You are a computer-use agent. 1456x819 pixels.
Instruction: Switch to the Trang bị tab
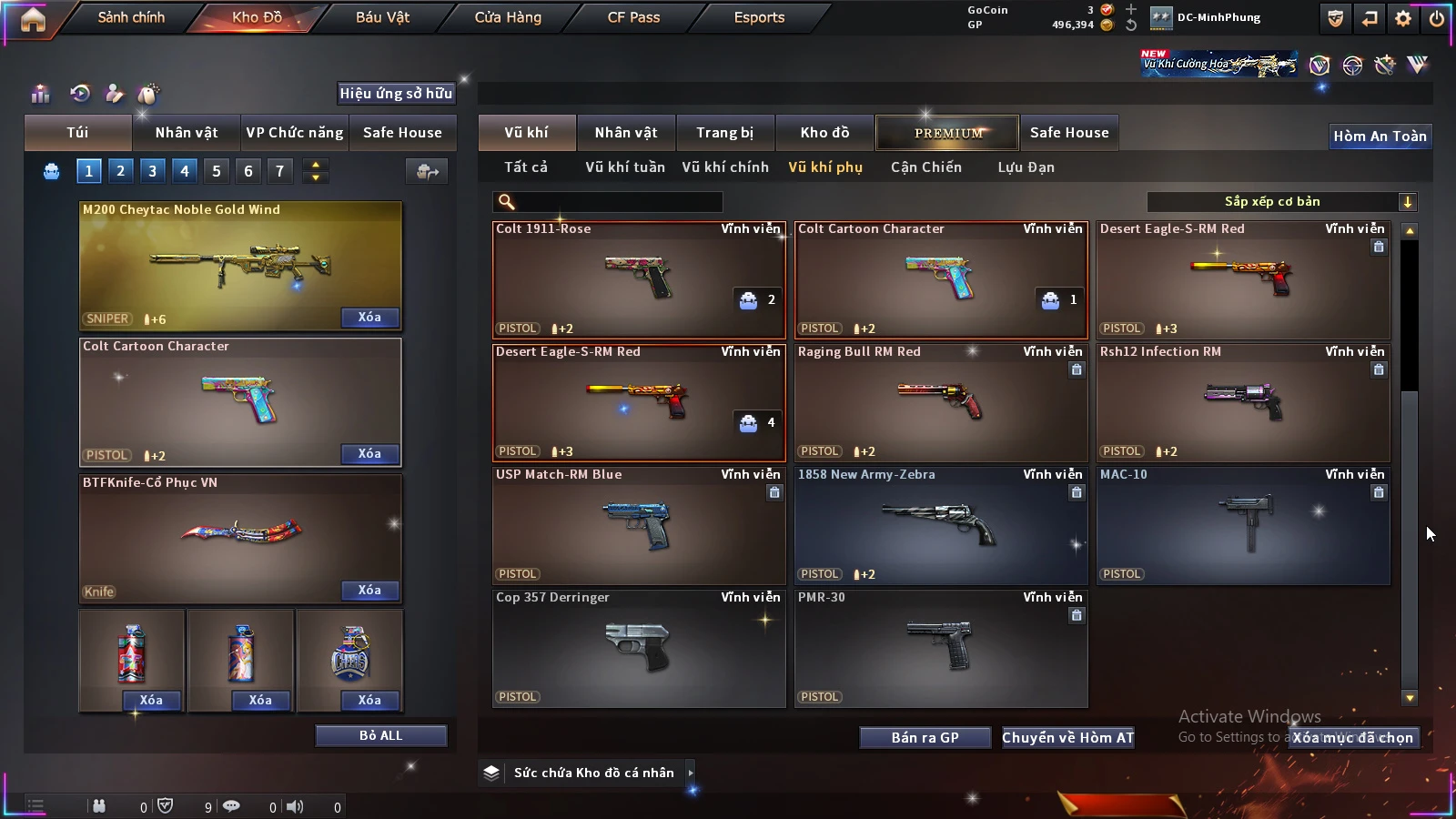tap(724, 133)
